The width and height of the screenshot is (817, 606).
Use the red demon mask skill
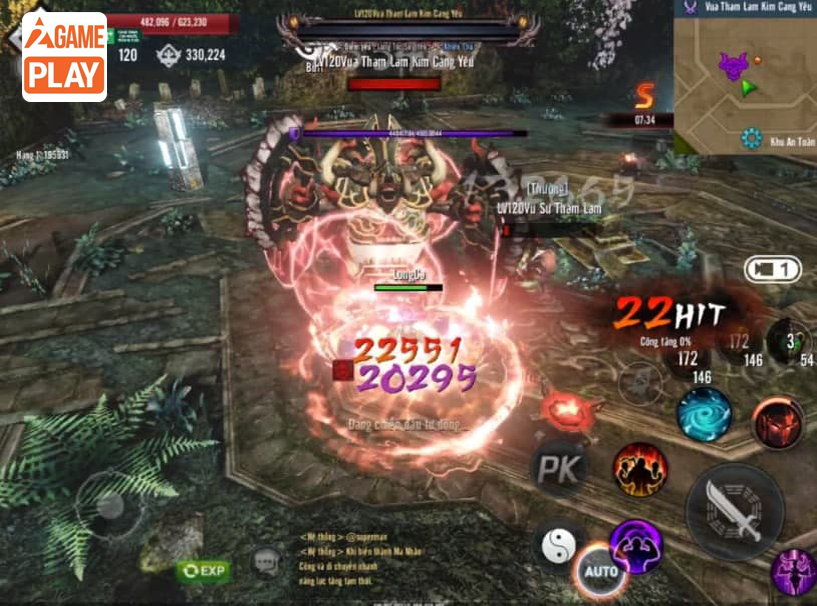[x=777, y=422]
